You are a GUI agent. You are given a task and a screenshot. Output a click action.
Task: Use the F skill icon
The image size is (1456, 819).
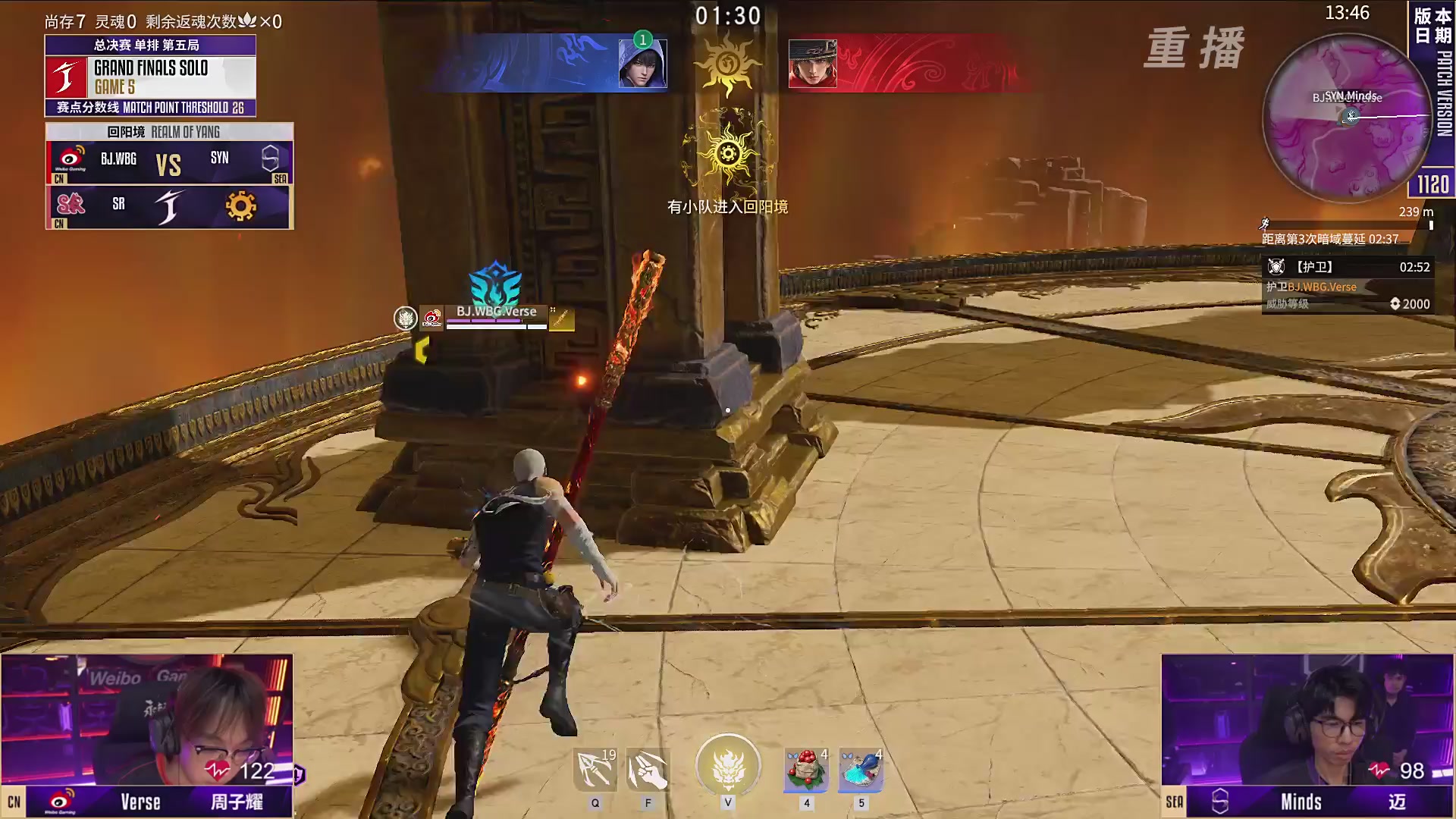(648, 770)
